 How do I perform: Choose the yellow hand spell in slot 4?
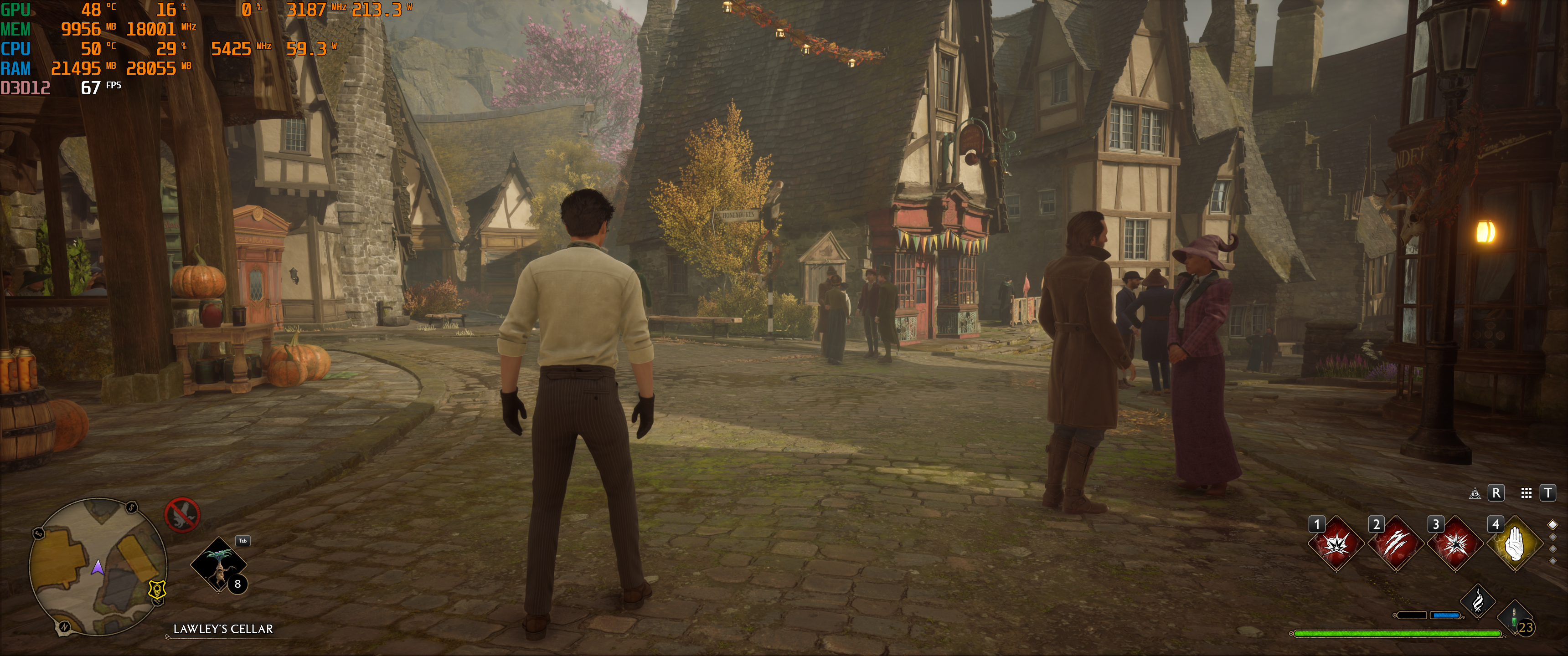pos(1514,544)
